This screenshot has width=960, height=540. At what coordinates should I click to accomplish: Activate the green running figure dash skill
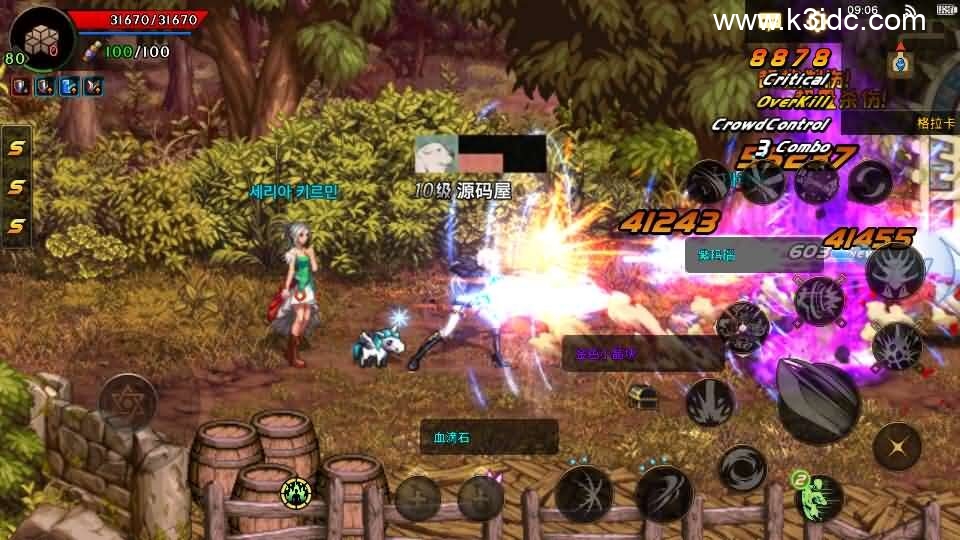pyautogui.click(x=818, y=494)
